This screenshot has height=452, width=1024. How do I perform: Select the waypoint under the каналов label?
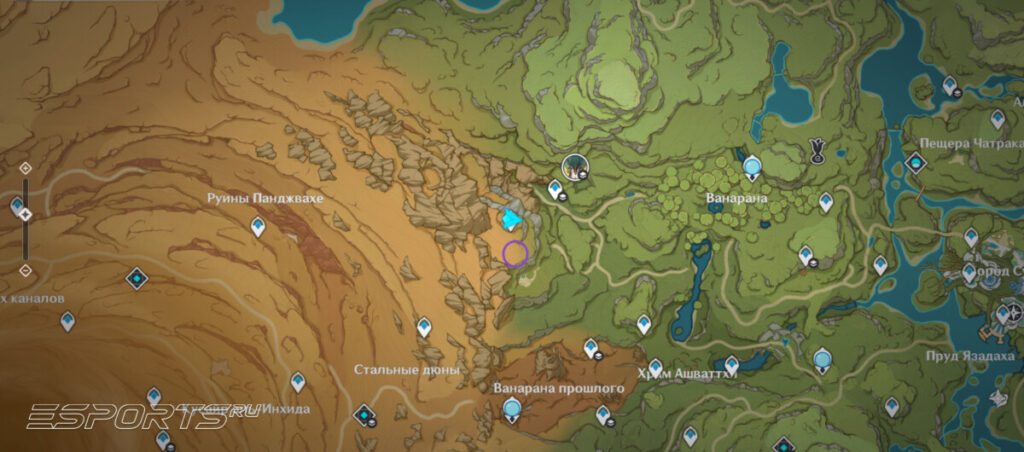point(67,321)
